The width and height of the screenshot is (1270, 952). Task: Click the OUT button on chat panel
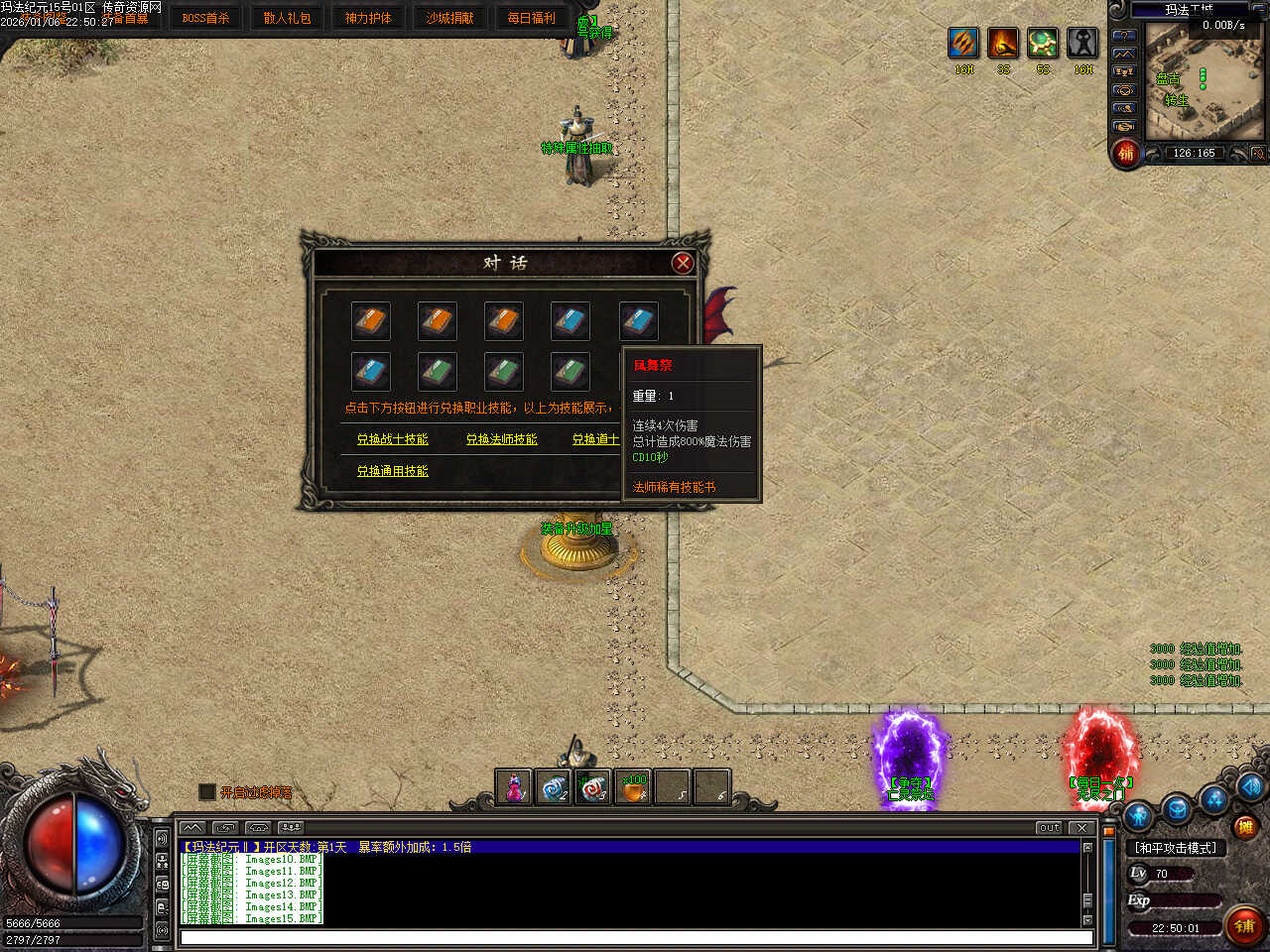point(1049,828)
